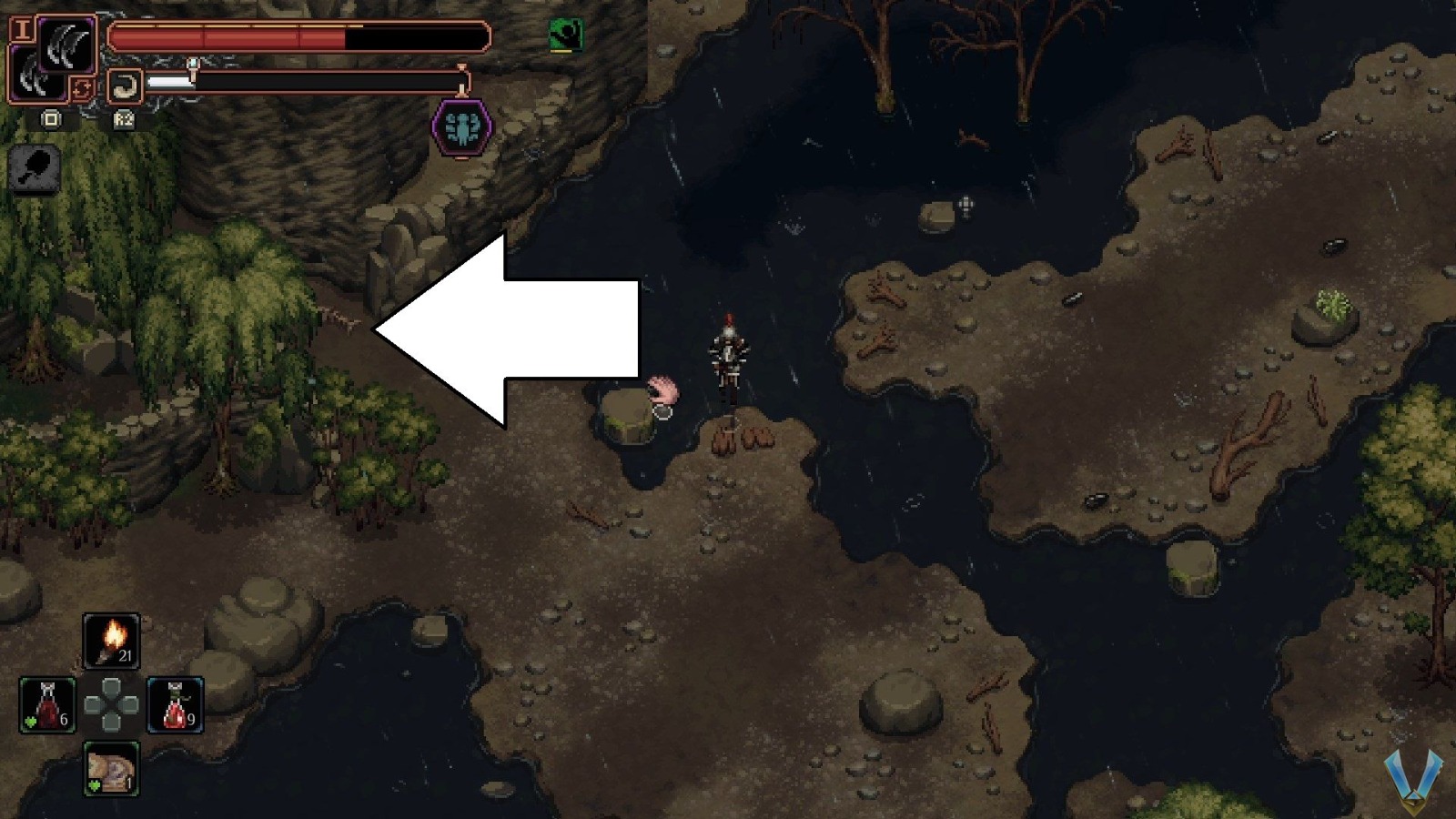This screenshot has width=1456, height=819.
Task: Select the crescent blade stamina icon
Action: click(x=126, y=86)
